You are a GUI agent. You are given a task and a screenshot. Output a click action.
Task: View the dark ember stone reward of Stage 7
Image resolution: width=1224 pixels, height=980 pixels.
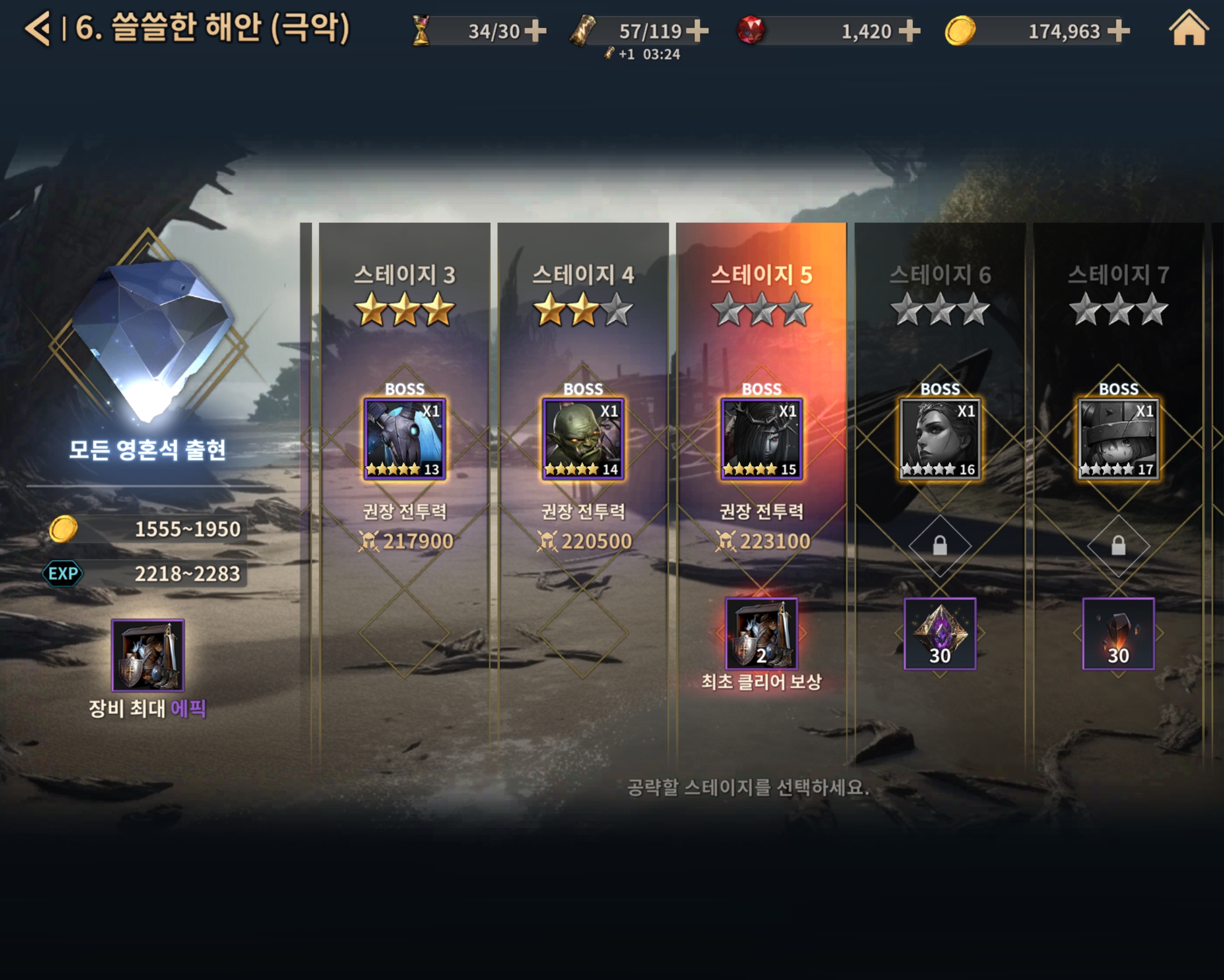point(1118,634)
